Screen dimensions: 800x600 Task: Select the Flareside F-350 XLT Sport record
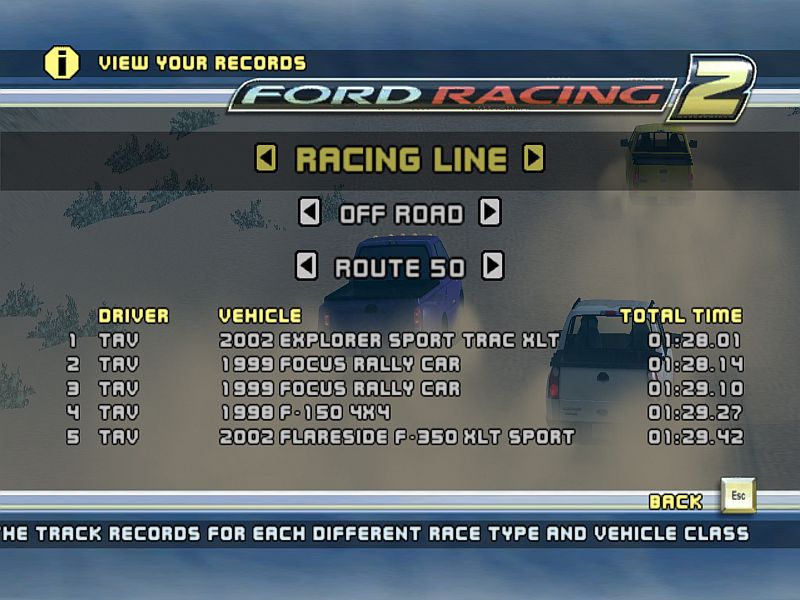(x=397, y=437)
